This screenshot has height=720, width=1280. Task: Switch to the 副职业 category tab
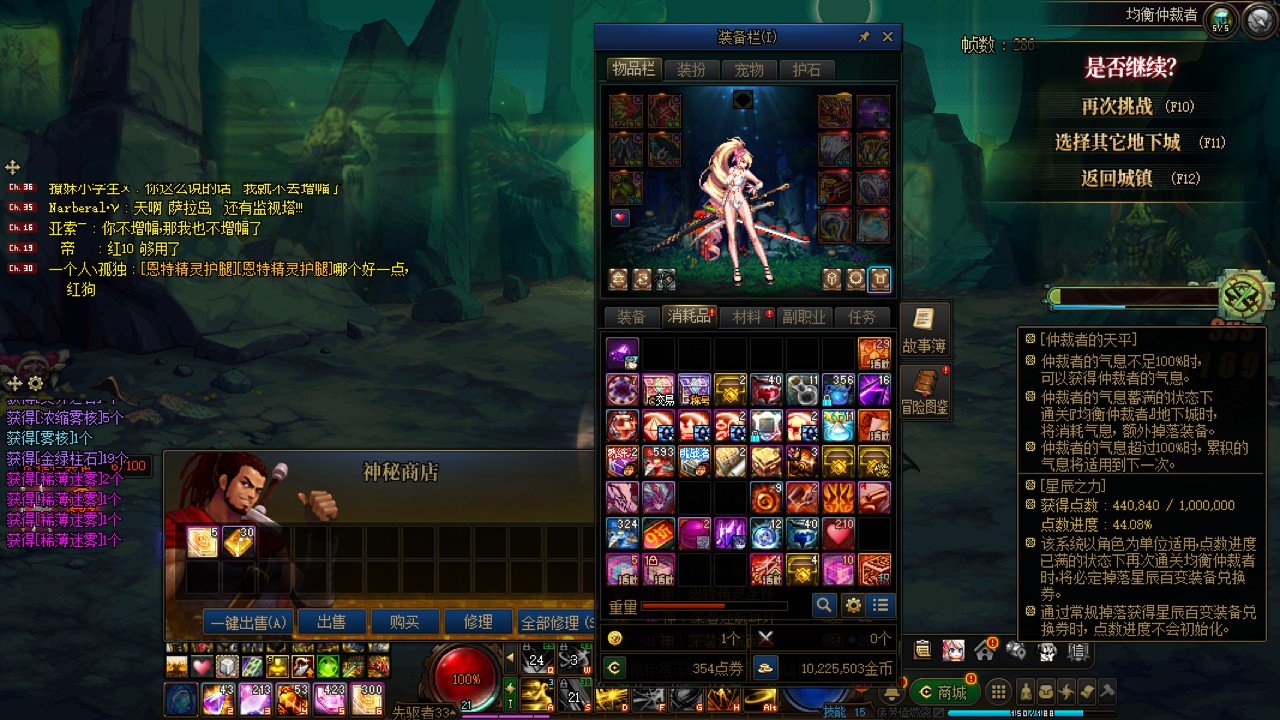pyautogui.click(x=804, y=317)
